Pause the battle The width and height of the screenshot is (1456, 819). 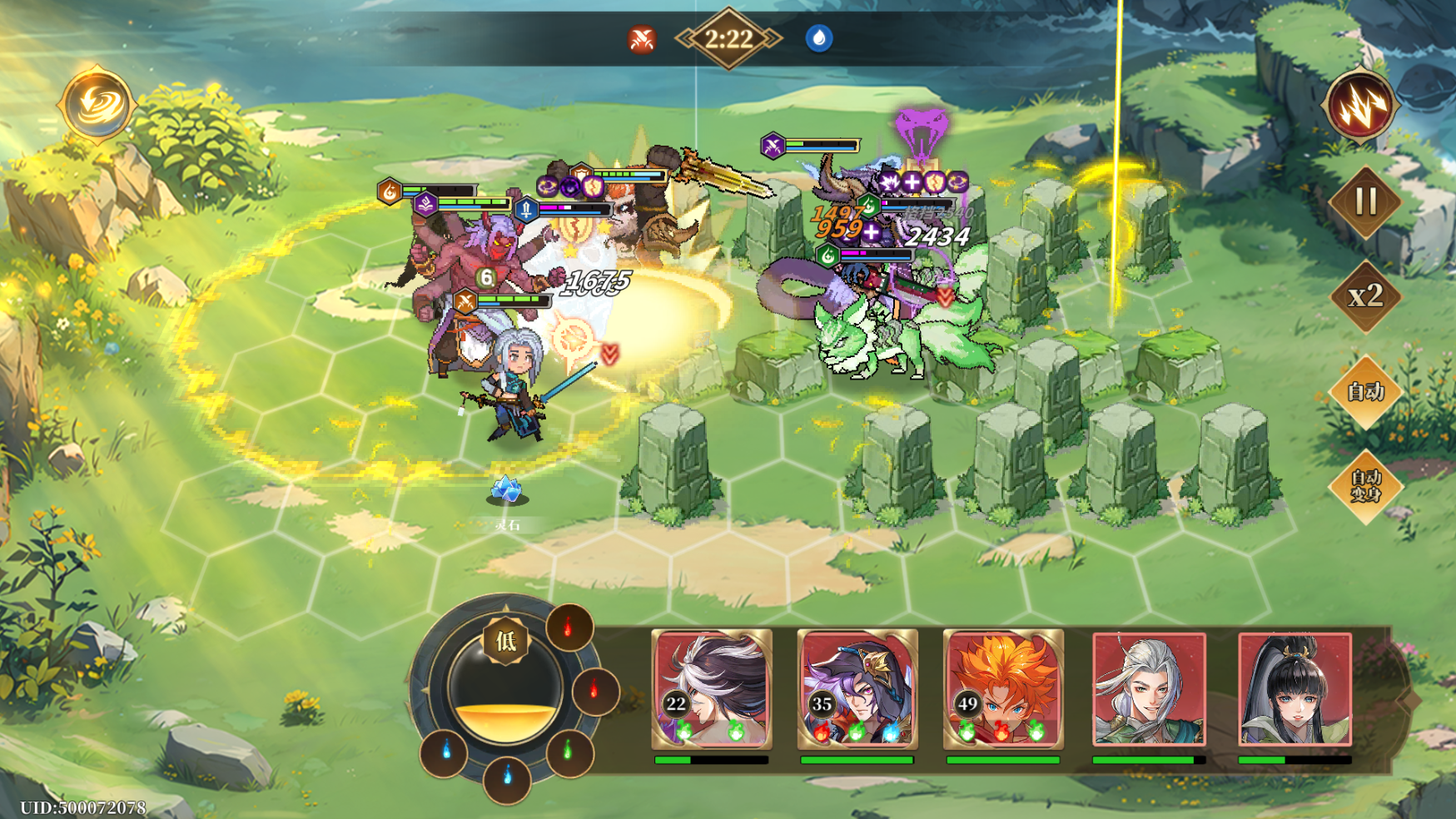(x=1365, y=201)
